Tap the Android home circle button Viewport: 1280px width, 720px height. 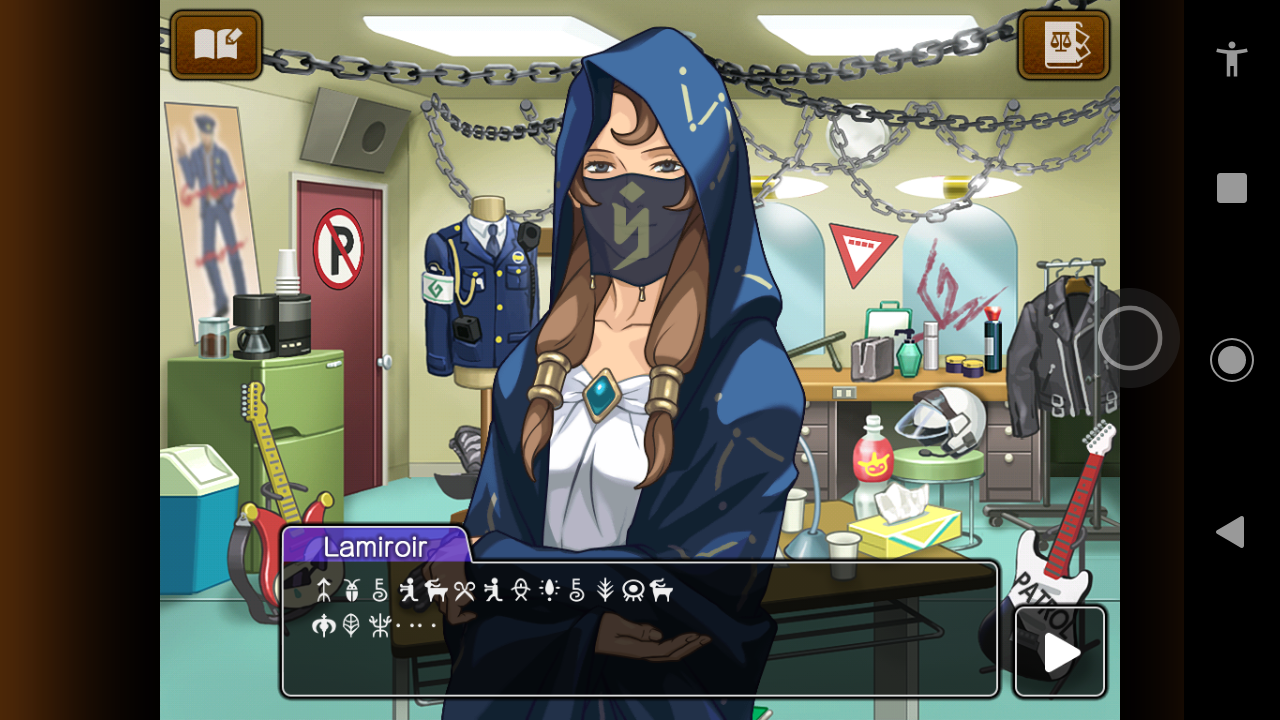[x=1232, y=360]
